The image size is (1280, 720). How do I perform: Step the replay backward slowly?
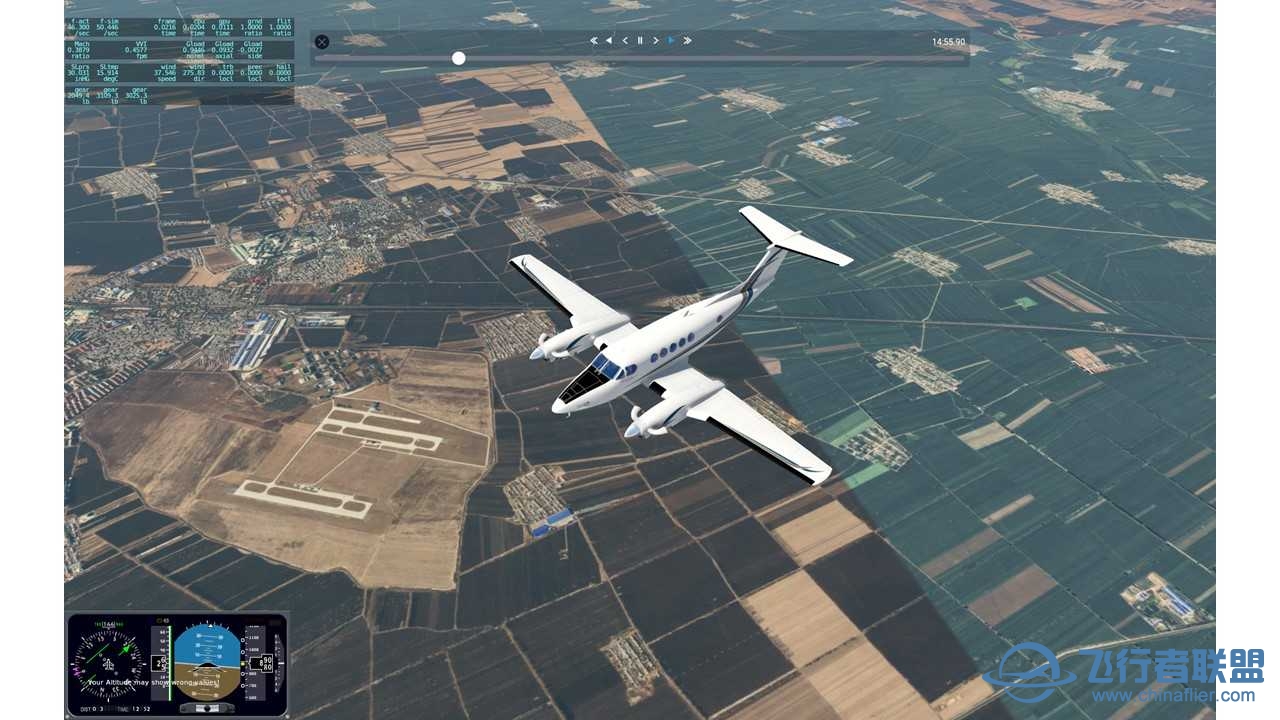[x=625, y=40]
